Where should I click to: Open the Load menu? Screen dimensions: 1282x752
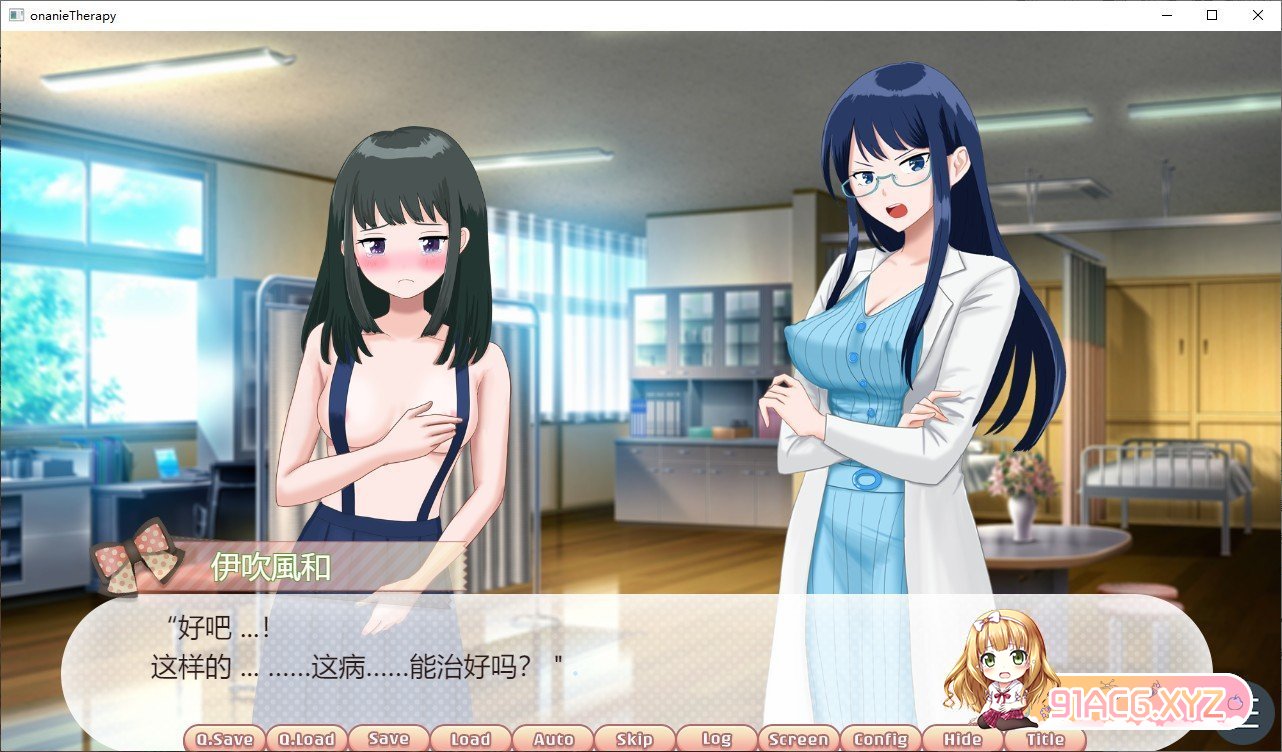click(470, 739)
